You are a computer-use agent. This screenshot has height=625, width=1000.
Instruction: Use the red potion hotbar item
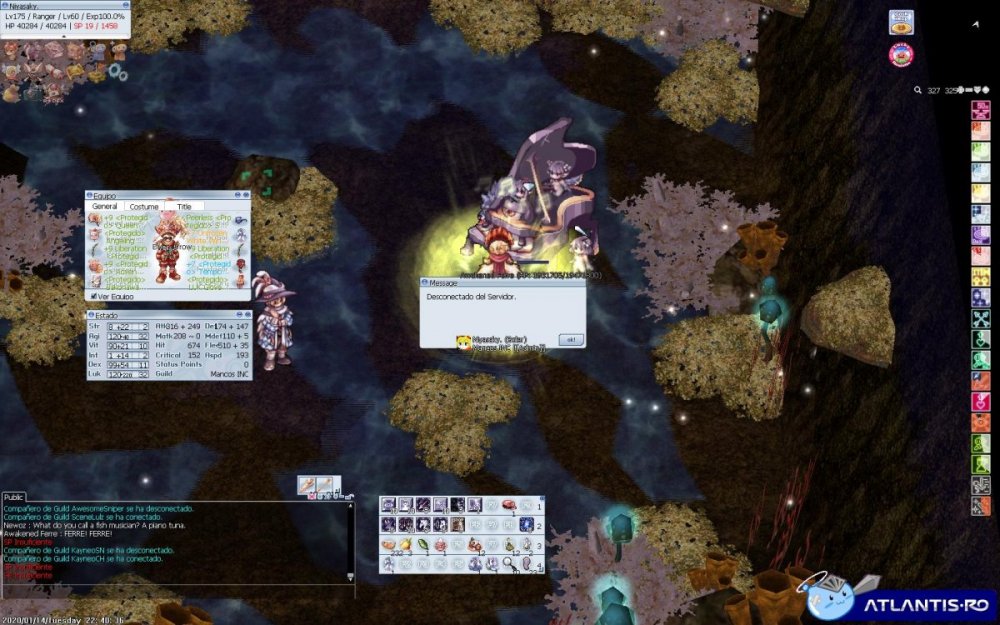440,545
